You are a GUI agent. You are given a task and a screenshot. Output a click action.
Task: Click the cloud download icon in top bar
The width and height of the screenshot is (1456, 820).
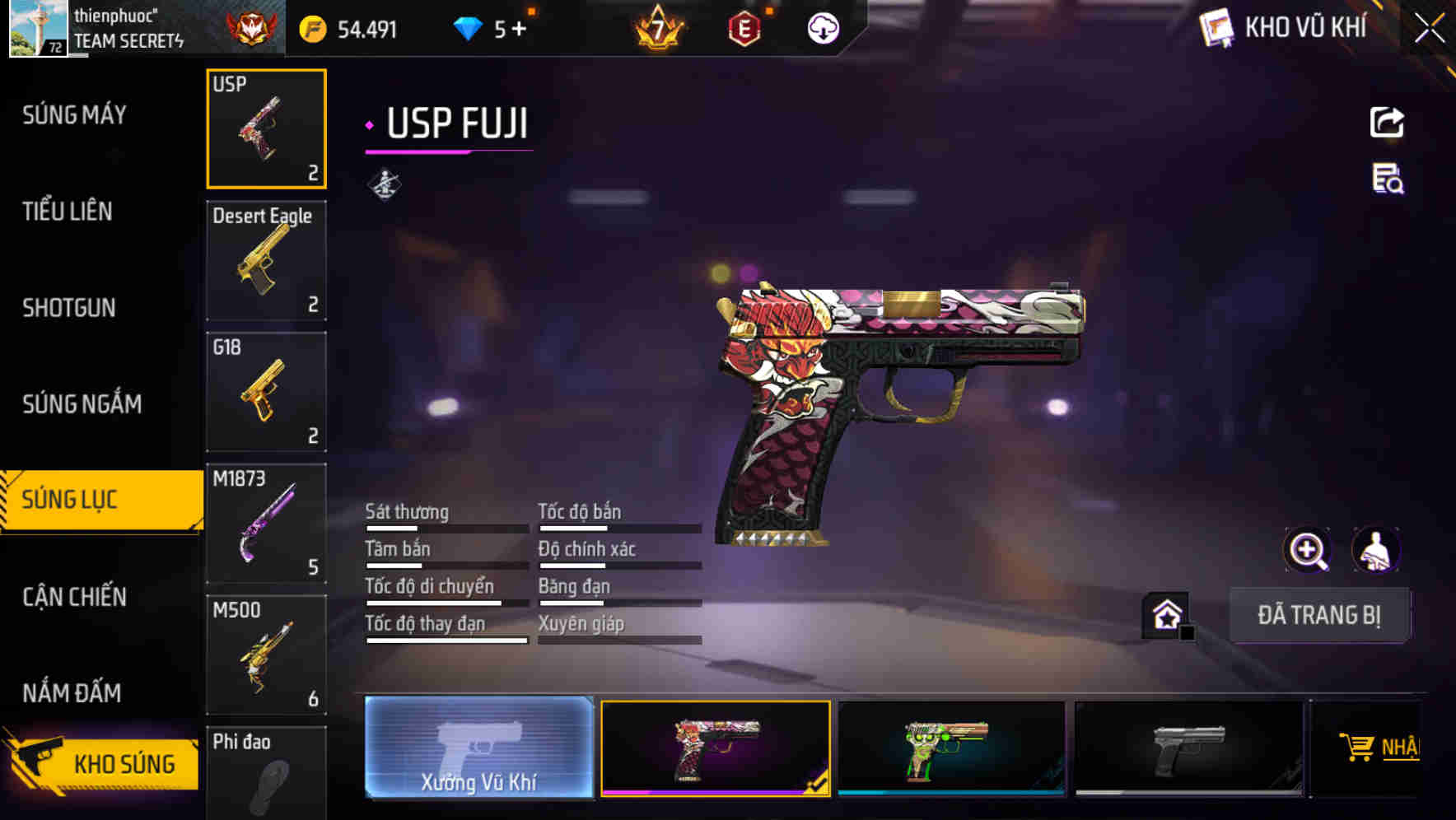point(822,27)
